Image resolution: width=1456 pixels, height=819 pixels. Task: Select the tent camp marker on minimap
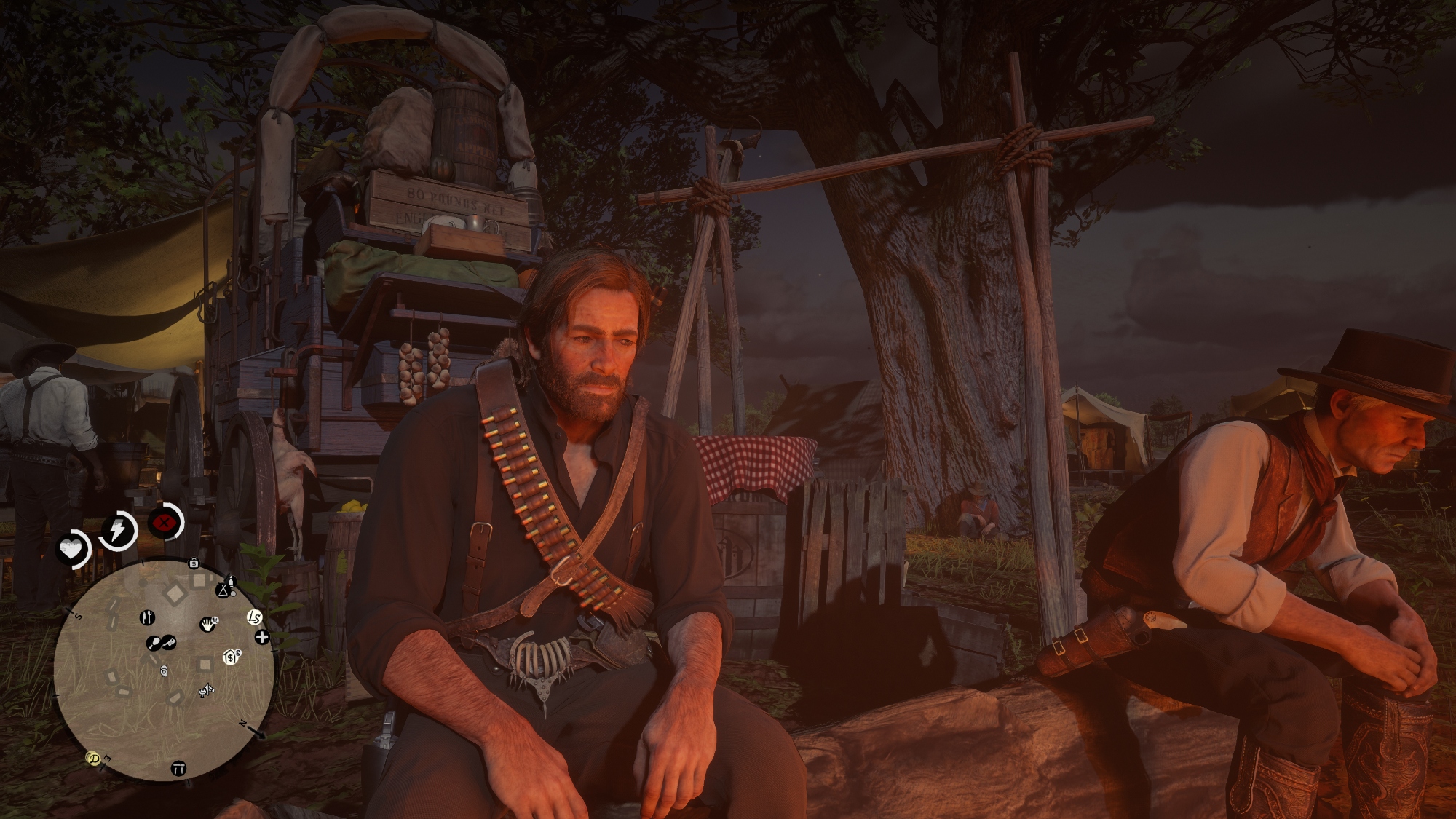pyautogui.click(x=223, y=590)
